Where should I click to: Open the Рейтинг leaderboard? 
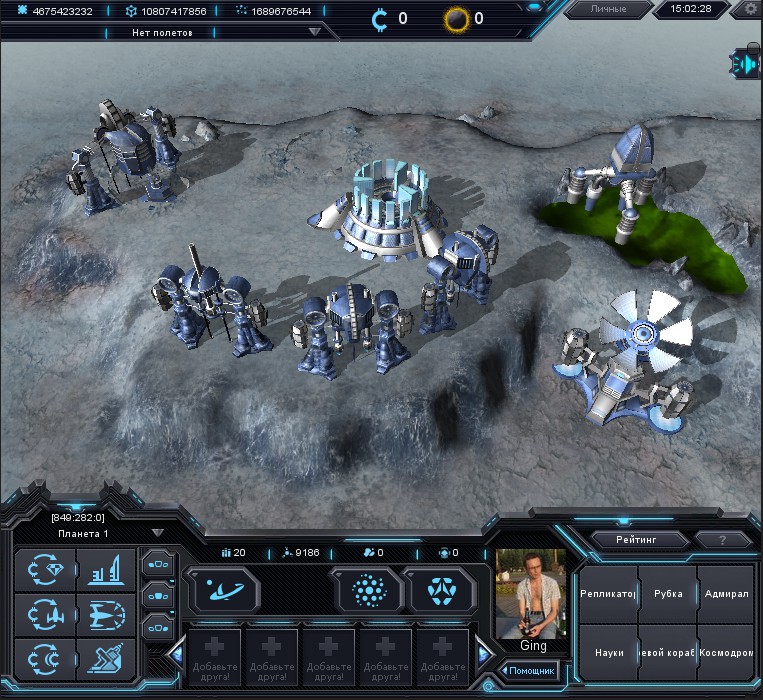point(639,539)
